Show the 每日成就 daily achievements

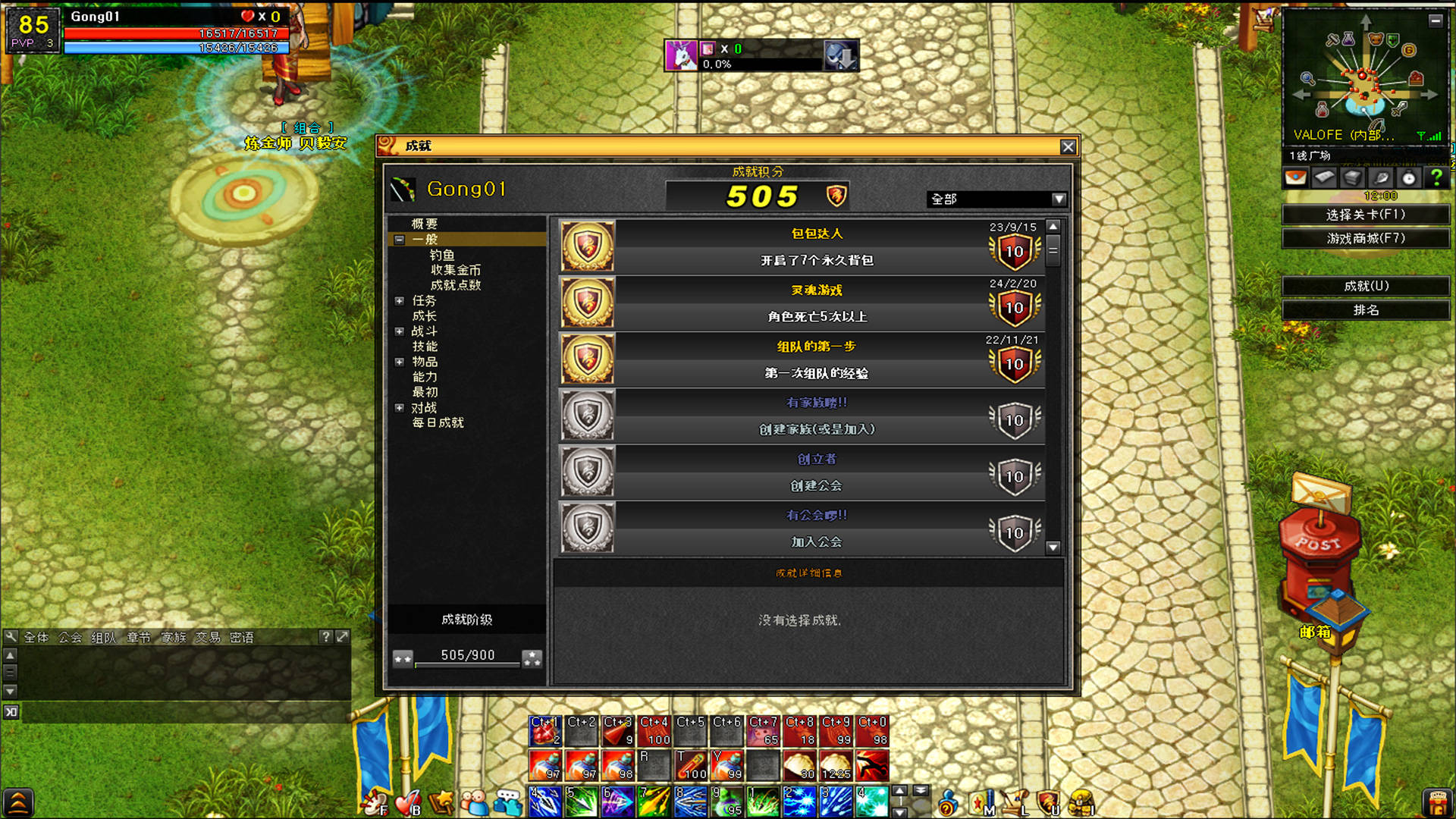click(x=438, y=422)
